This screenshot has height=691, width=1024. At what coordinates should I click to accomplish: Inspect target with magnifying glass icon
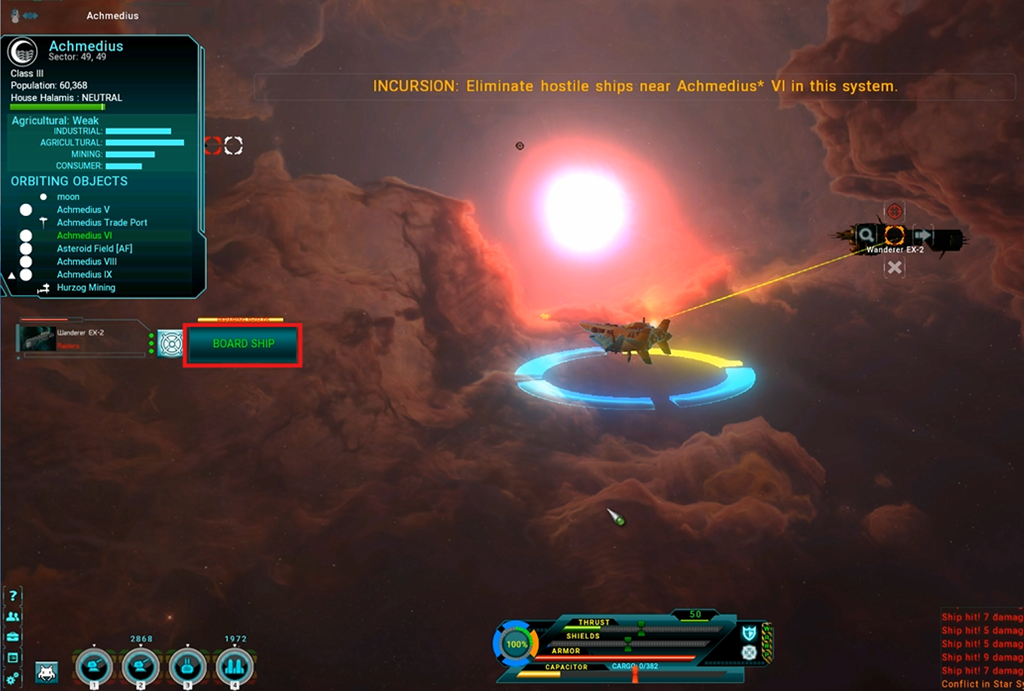[866, 235]
